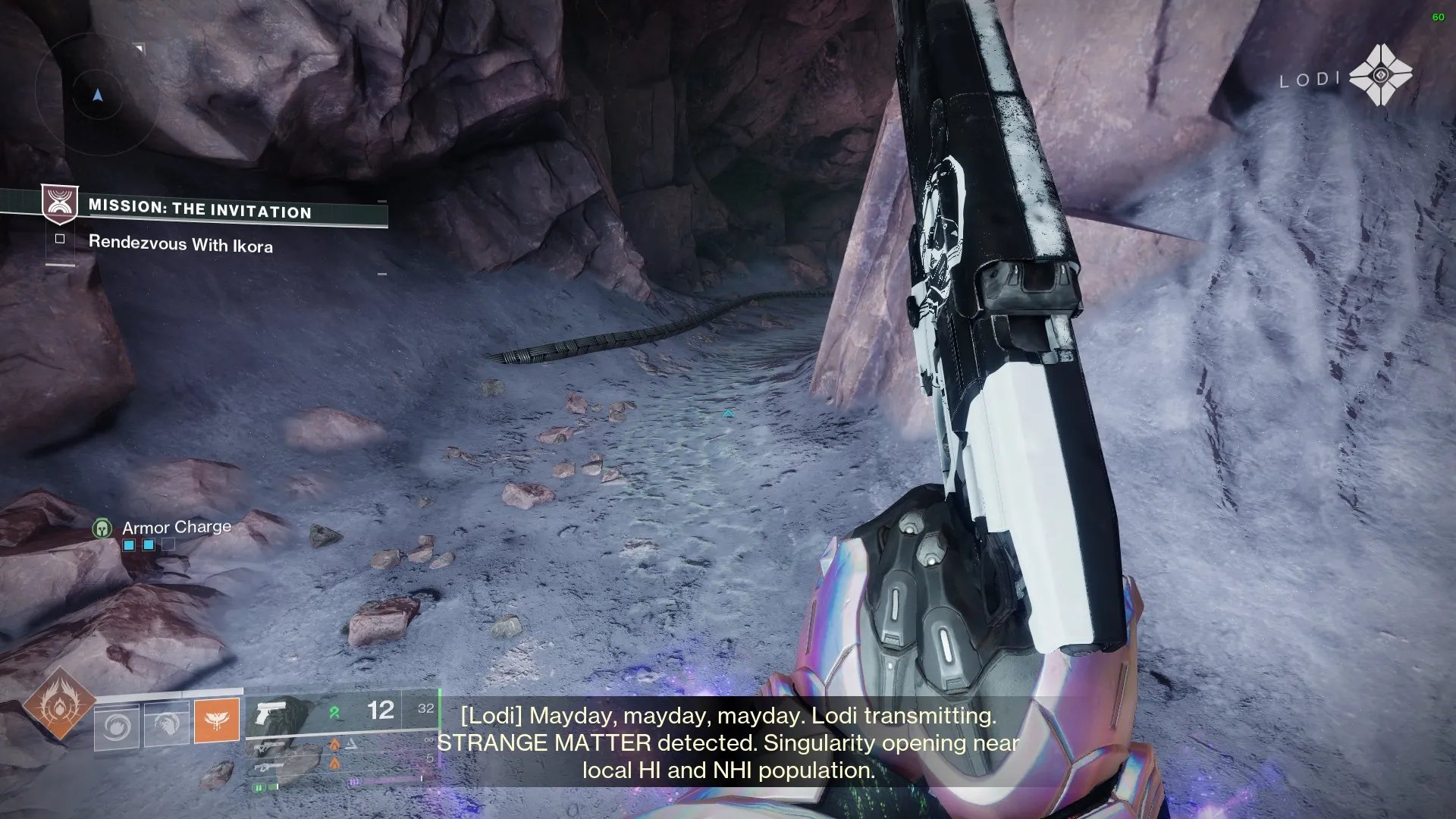Viewport: 1456px width, 819px height.
Task: Click the mission emblem shield icon
Action: tap(59, 203)
